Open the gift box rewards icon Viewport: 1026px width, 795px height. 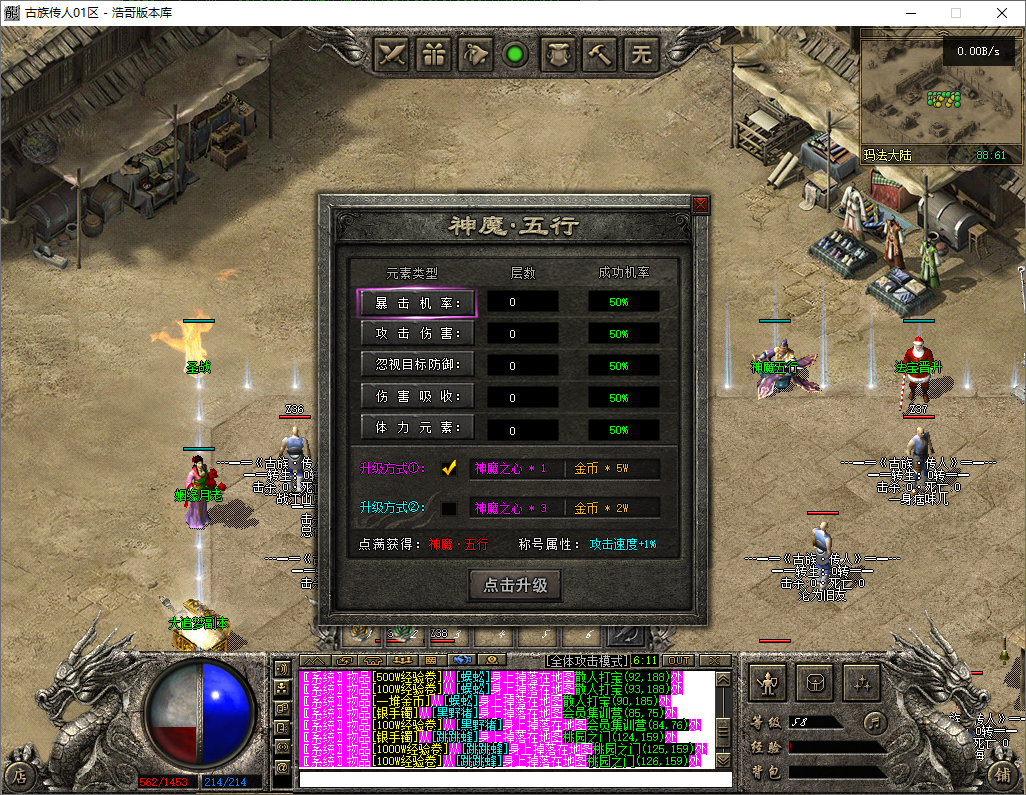[434, 54]
